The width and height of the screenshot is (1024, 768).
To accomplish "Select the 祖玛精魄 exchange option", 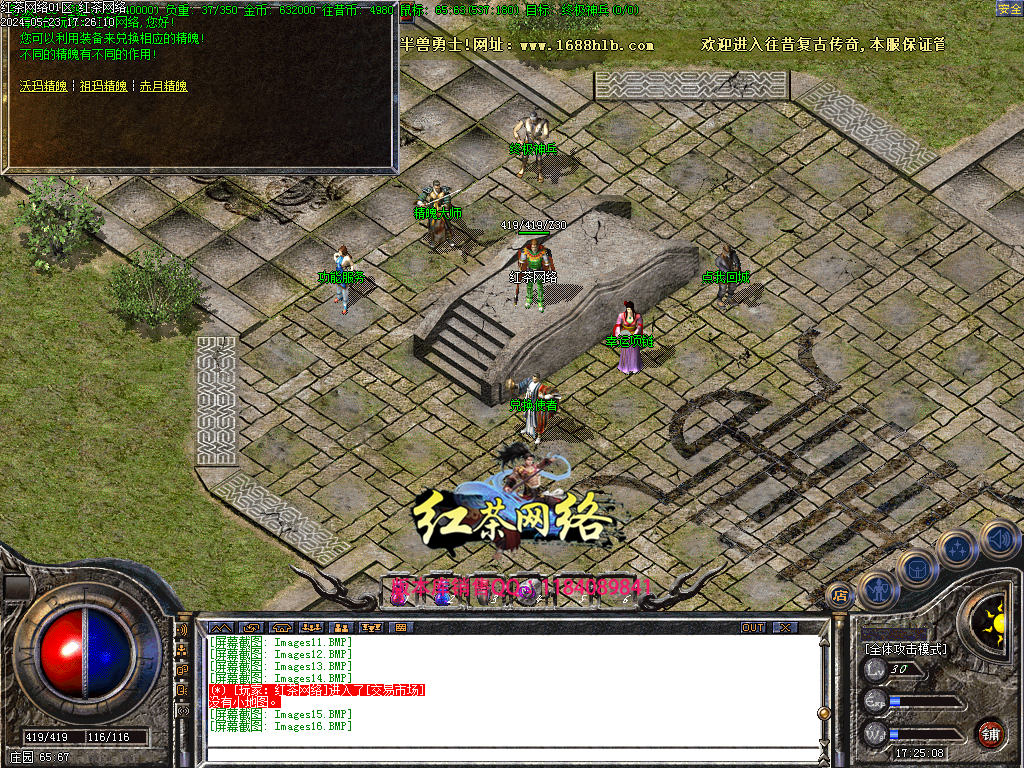I will point(103,86).
